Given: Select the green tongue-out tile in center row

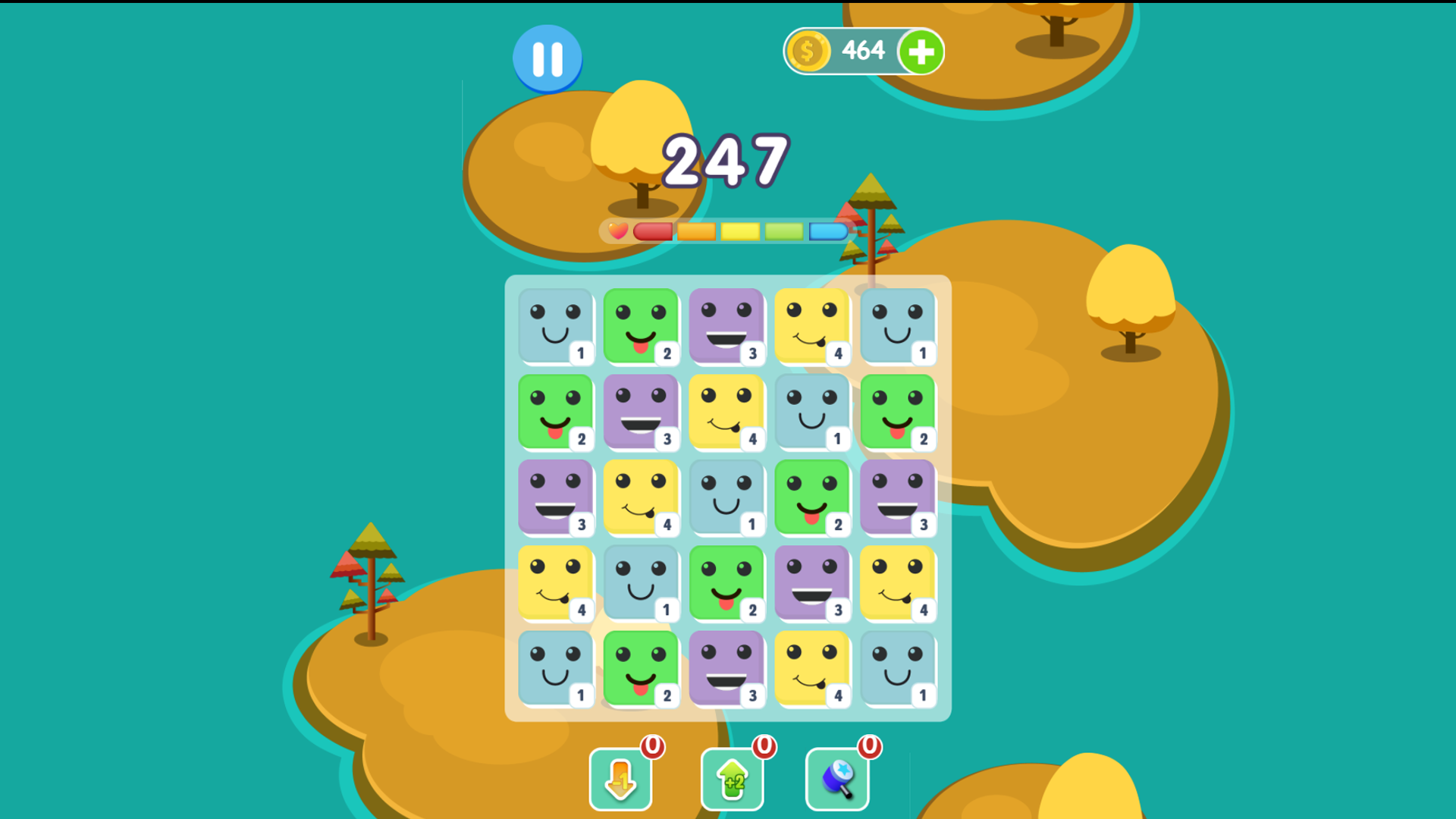Looking at the screenshot, I should coord(813,499).
